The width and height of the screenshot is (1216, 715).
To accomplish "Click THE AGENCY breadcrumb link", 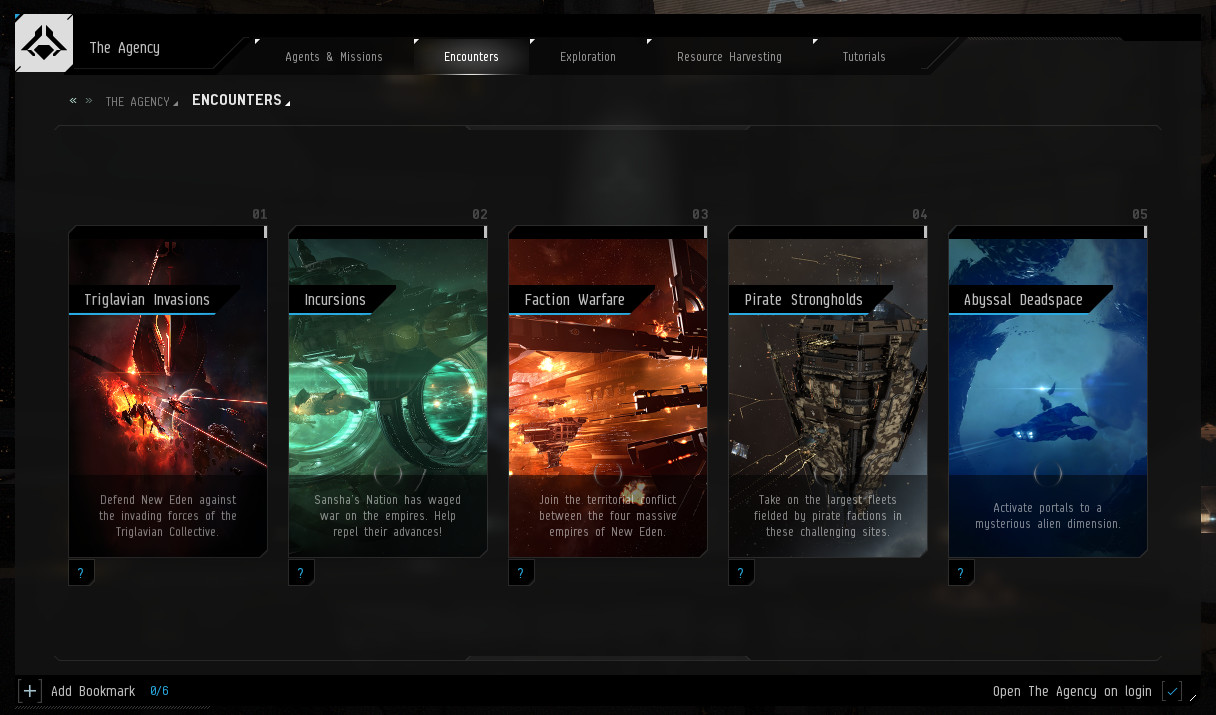I will tap(138, 102).
